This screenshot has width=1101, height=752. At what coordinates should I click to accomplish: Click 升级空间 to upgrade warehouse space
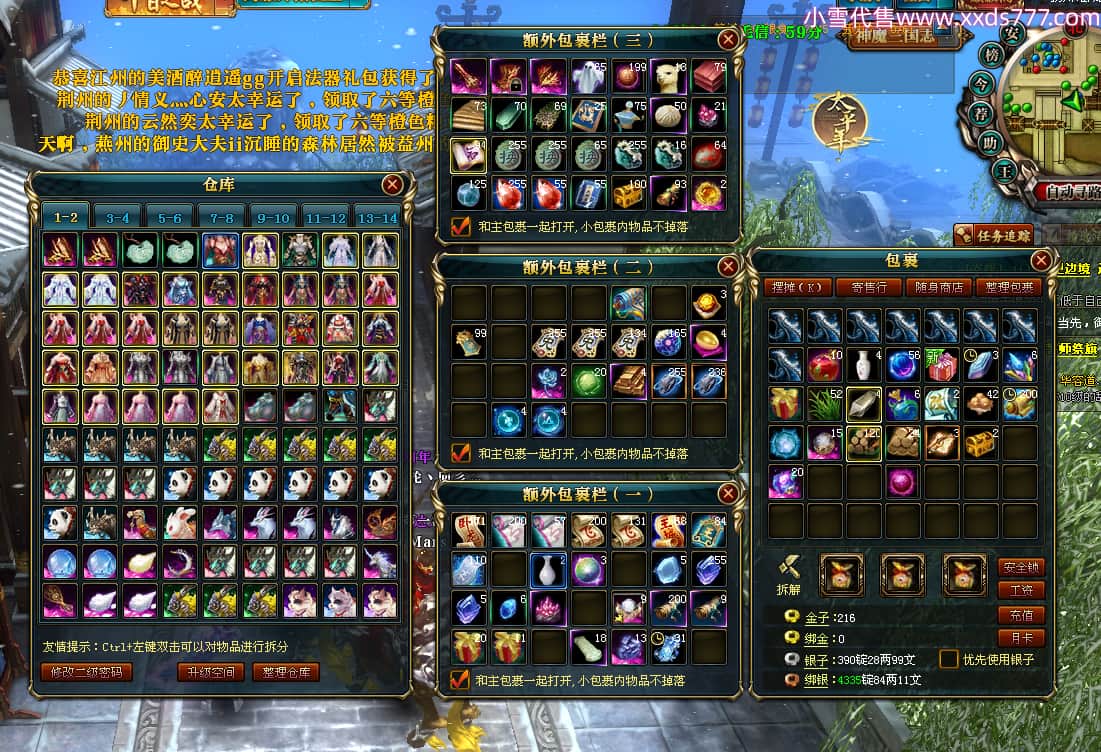211,672
